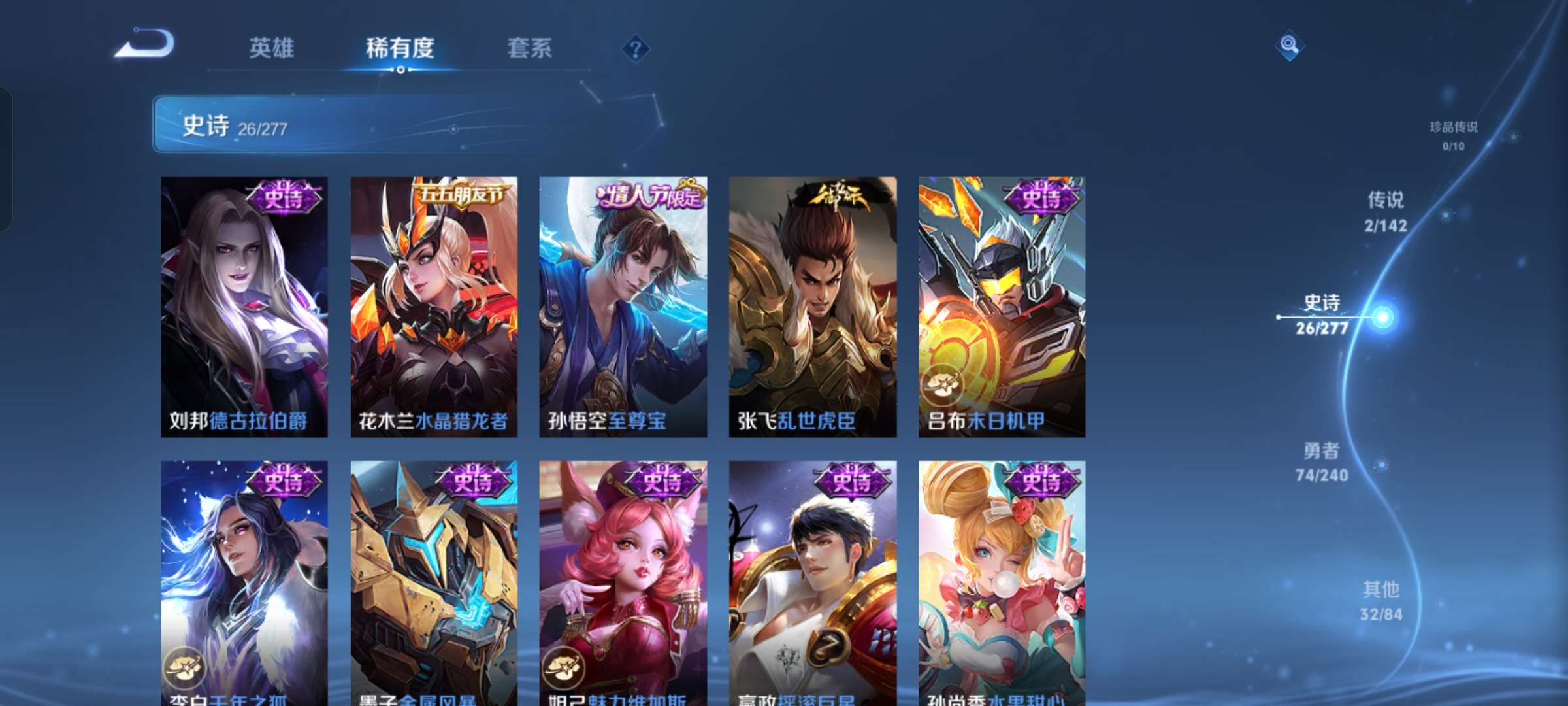Viewport: 1568px width, 706px height.
Task: Click the question mark help icon
Action: 634,49
